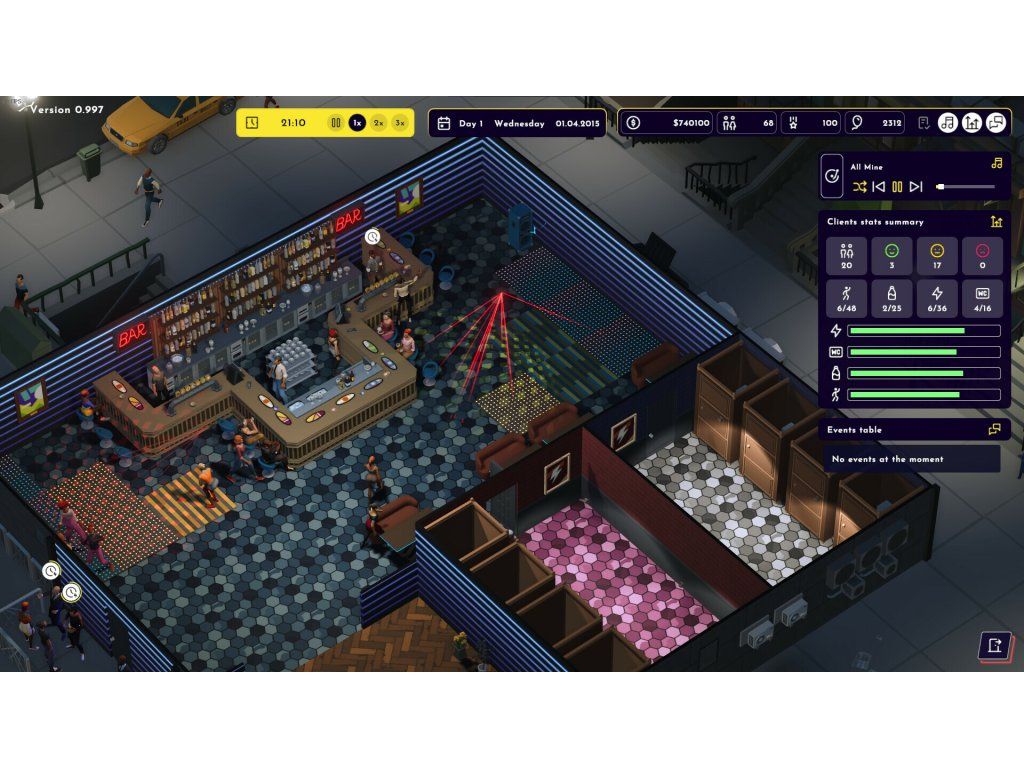Open the clients stats chart icon

(x=996, y=222)
